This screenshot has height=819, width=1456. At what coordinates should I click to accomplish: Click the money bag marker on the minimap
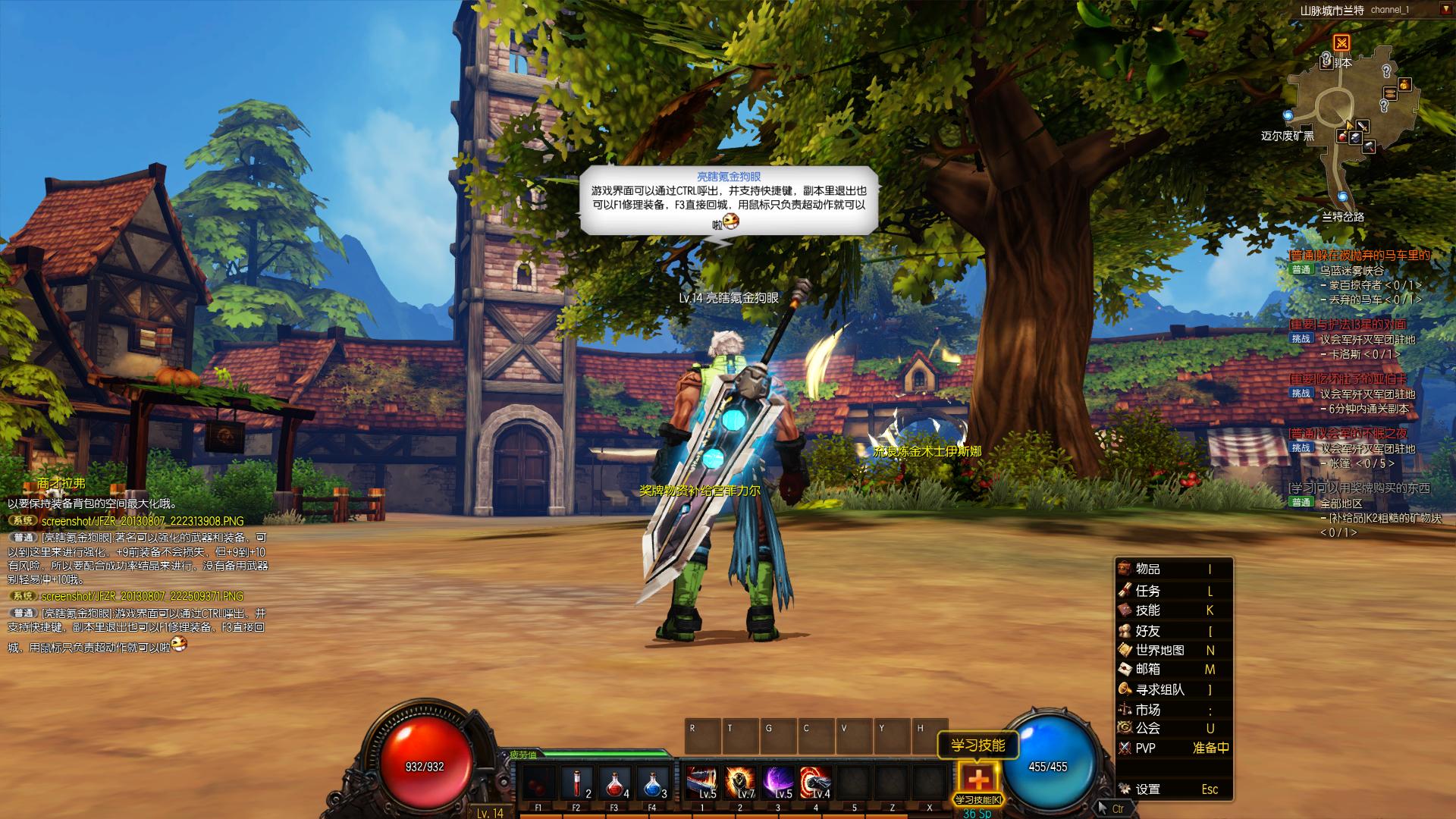1404,83
